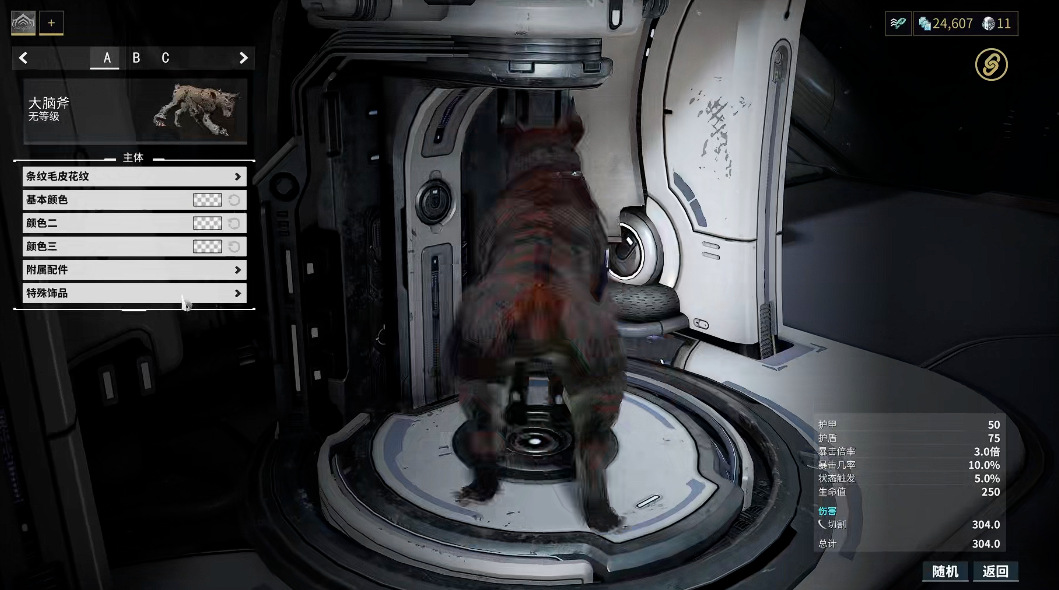Switch to appearance config C
1059x590 pixels.
point(165,58)
